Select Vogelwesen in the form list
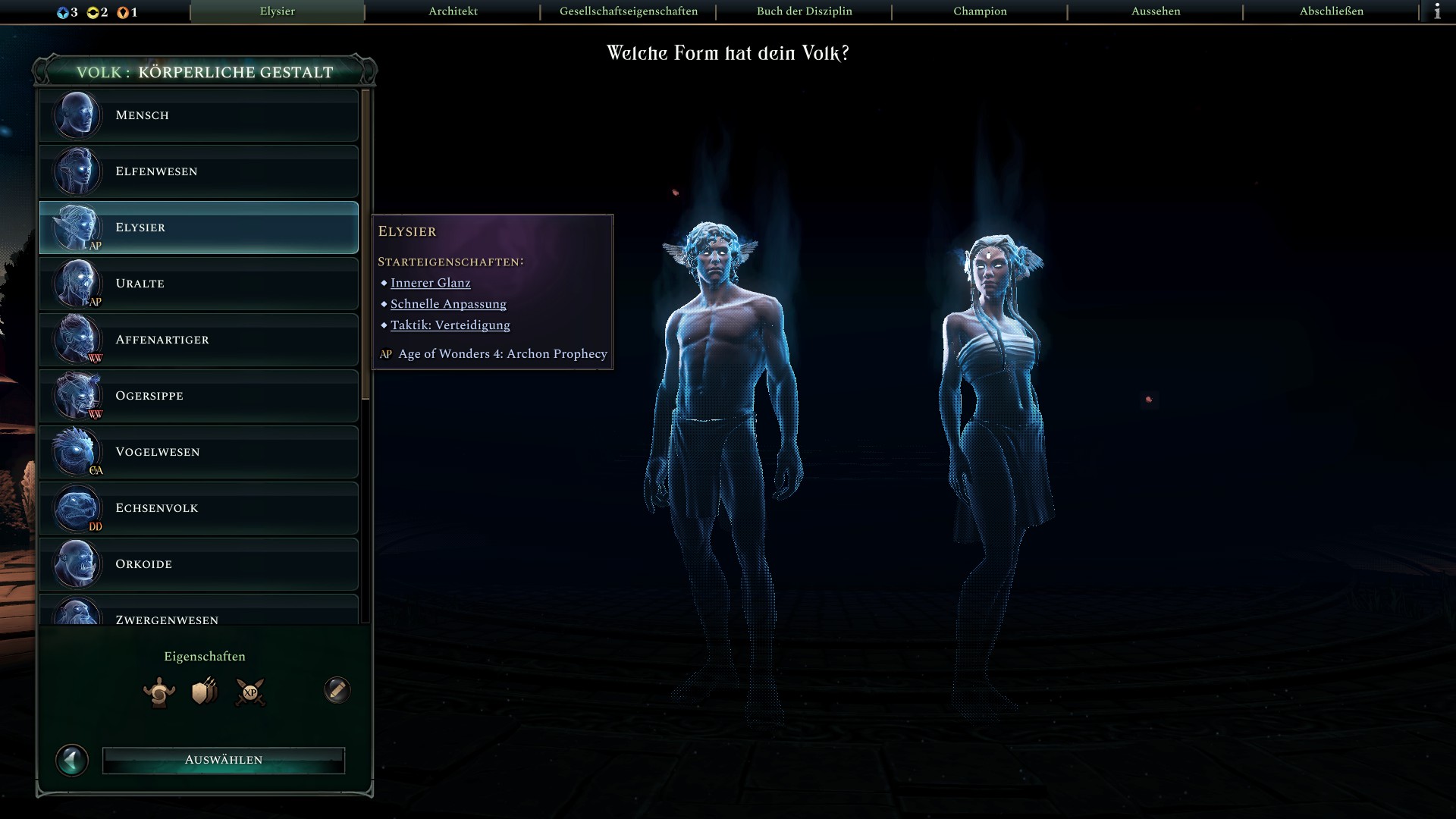The height and width of the screenshot is (819, 1456). coord(199,452)
